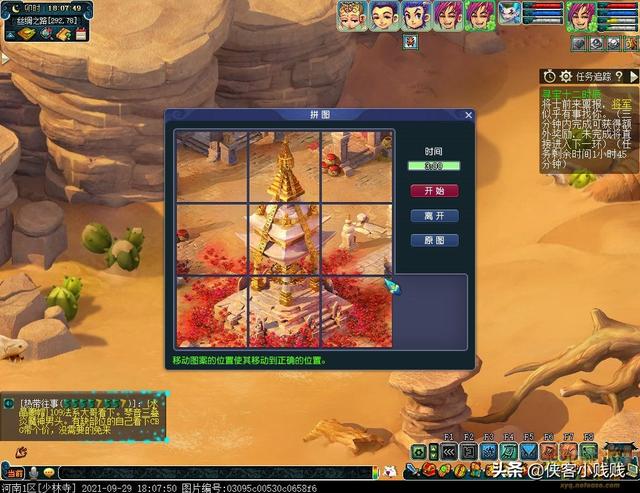This screenshot has width=640, height=493.
Task: Select the center puzzle tile with white pagoda
Action: click(x=285, y=238)
